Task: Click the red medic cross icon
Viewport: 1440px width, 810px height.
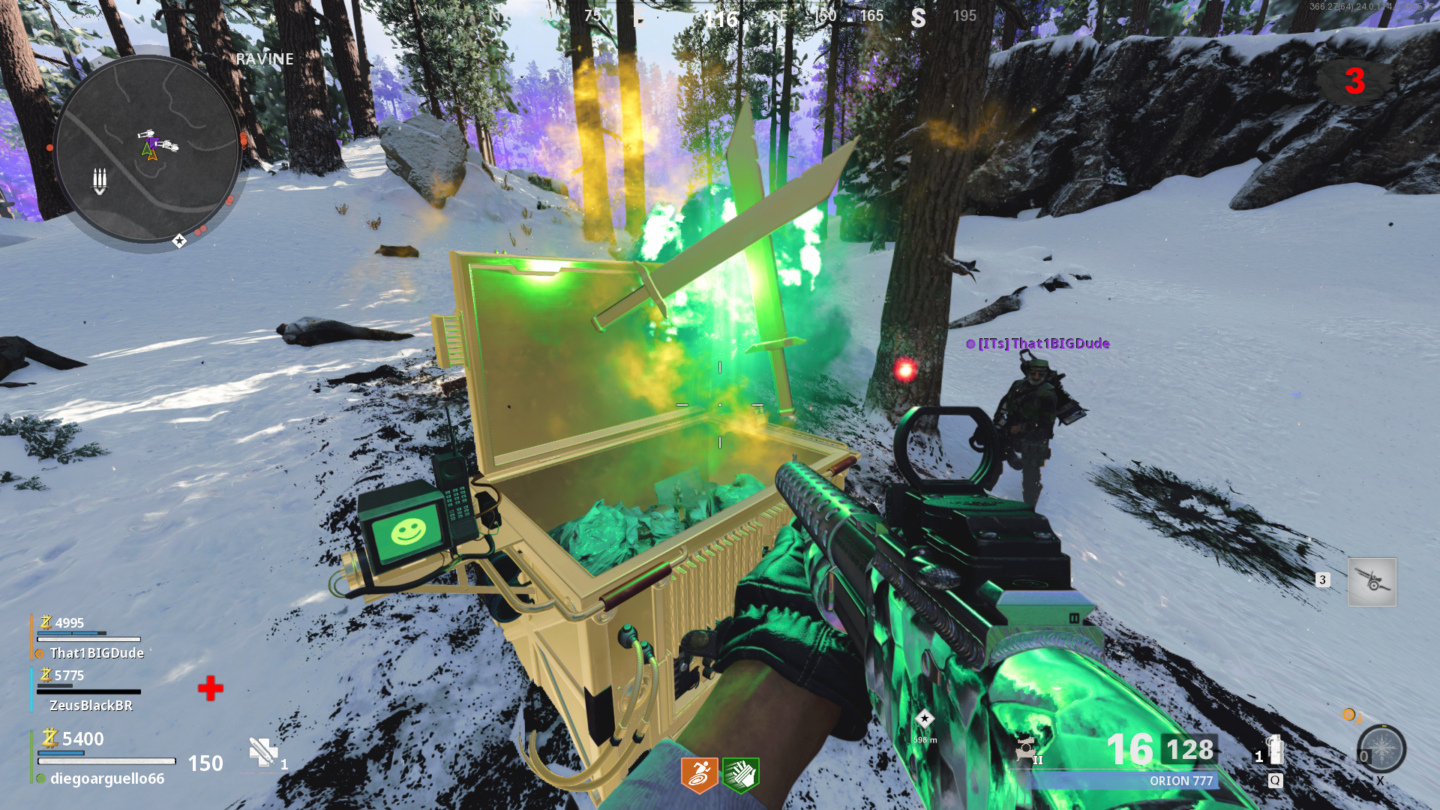Action: pyautogui.click(x=210, y=688)
